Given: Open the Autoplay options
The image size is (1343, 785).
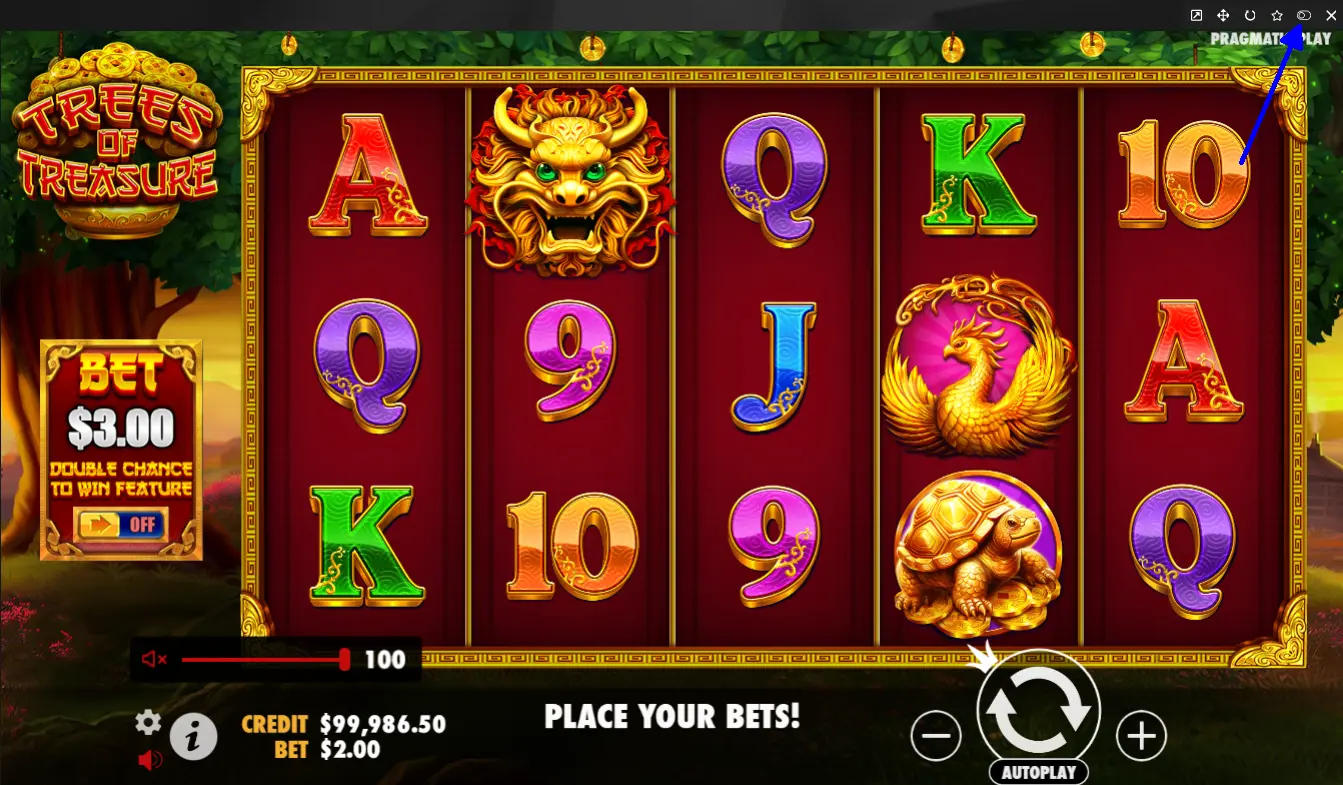Looking at the screenshot, I should (x=1038, y=773).
